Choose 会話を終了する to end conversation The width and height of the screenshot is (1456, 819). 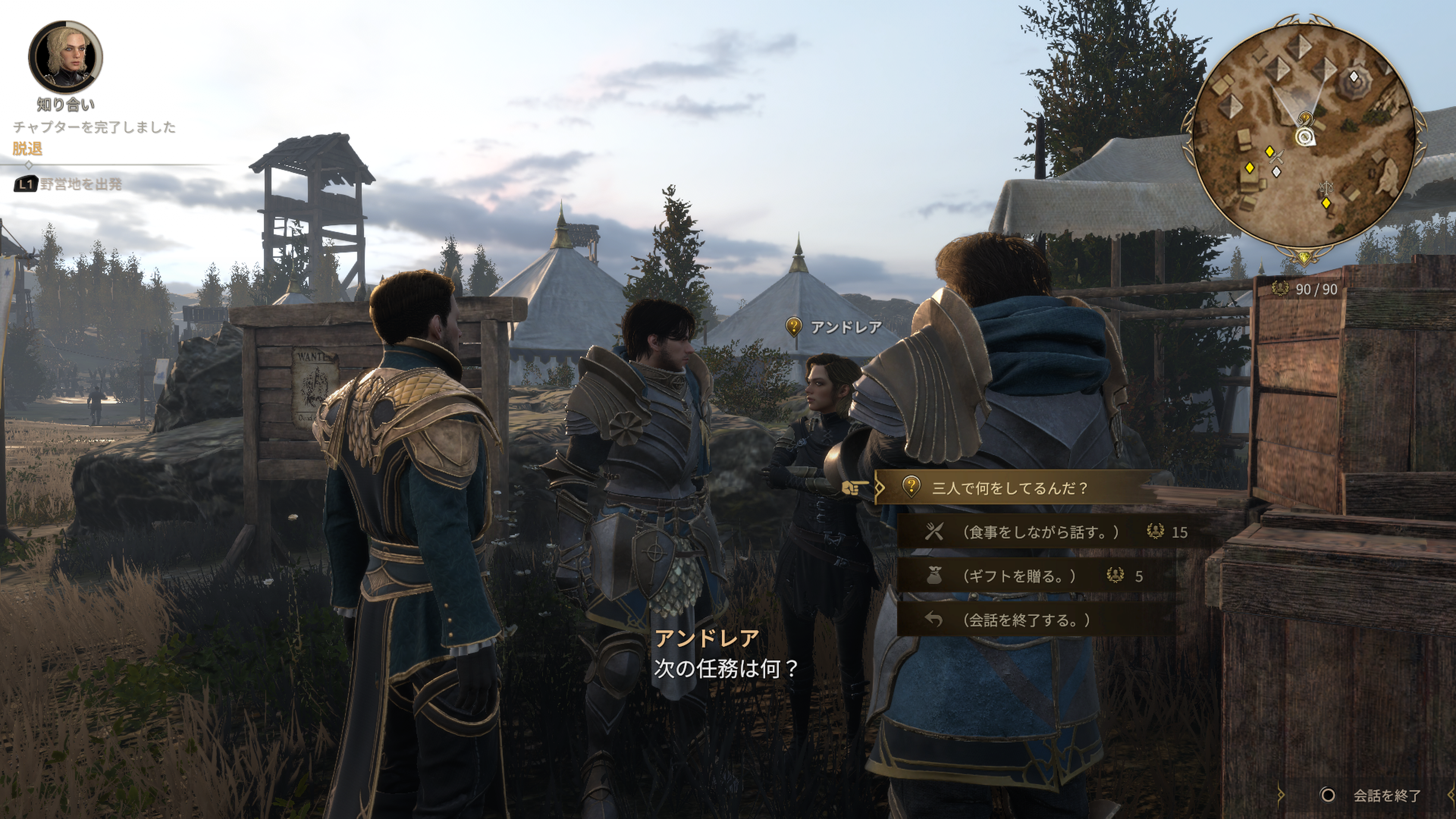coord(1025,620)
